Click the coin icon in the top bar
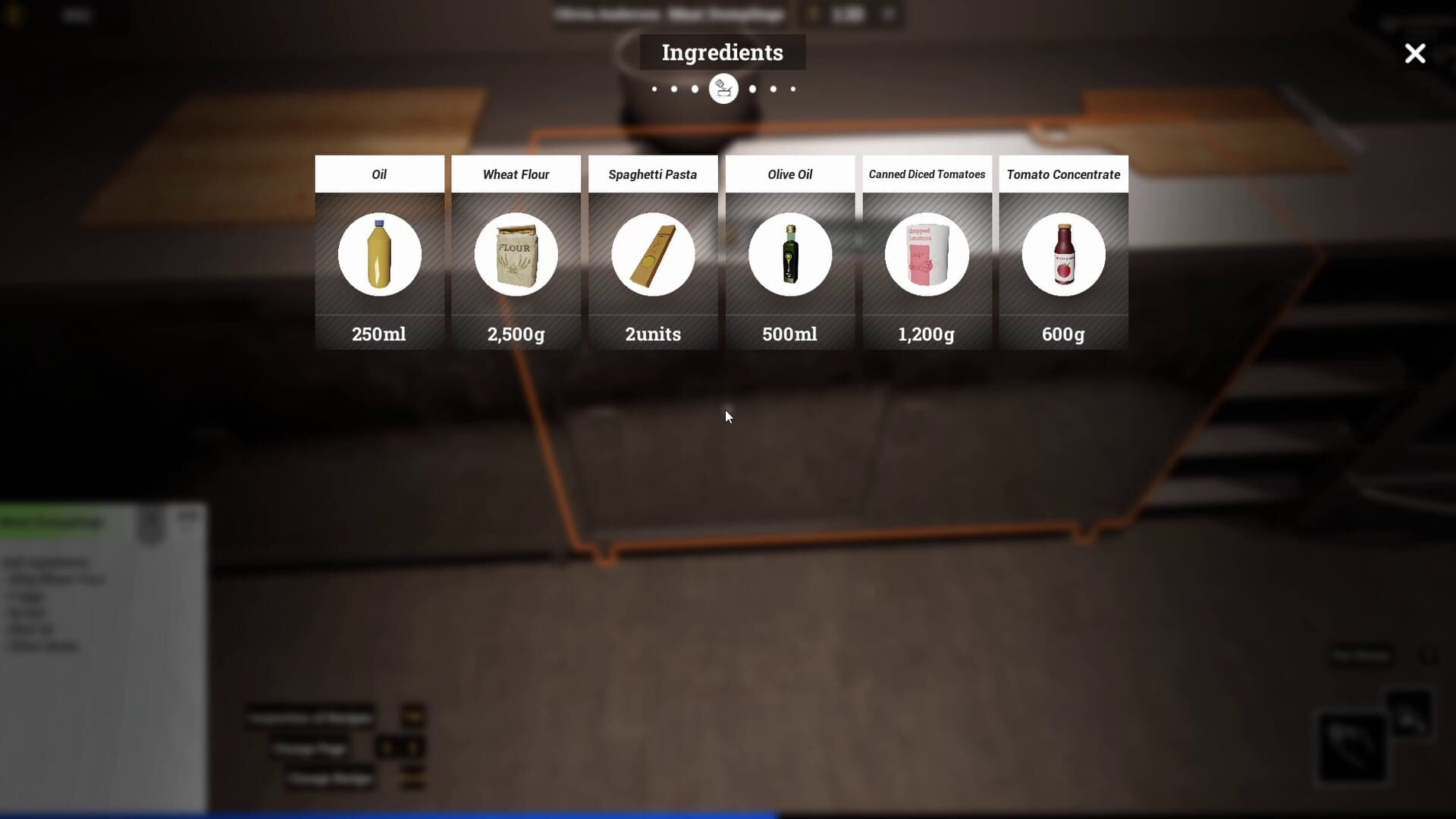Viewport: 1456px width, 819px height. (814, 14)
